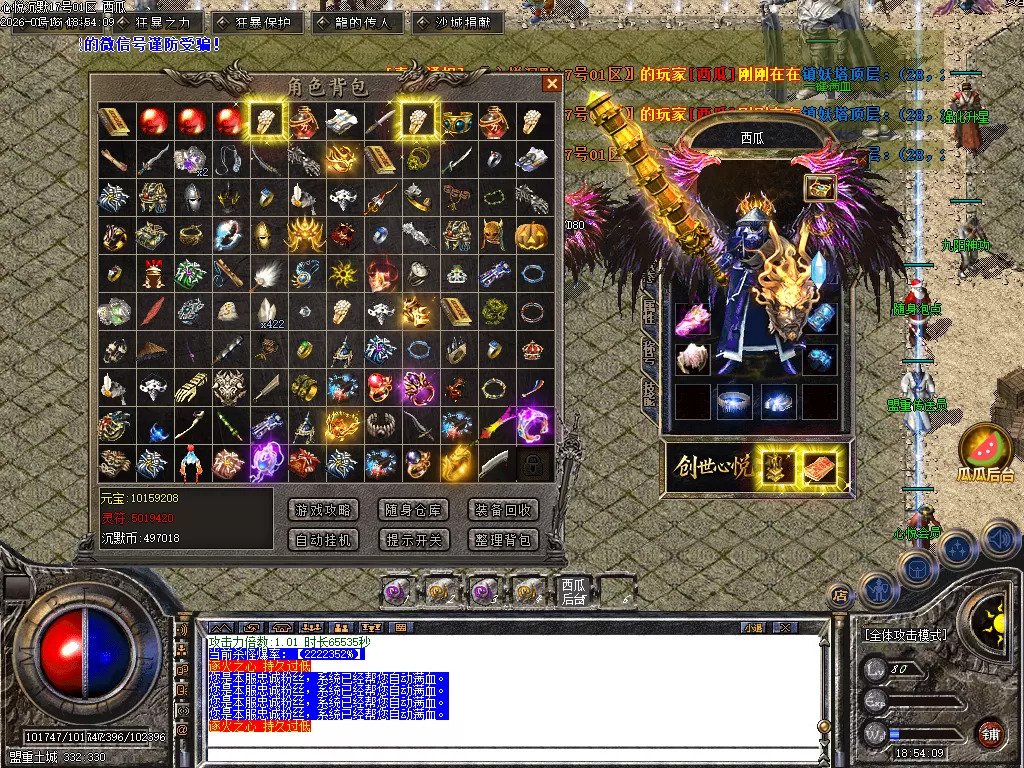Click the locked bag slot padlock
Image resolution: width=1024 pixels, height=768 pixels.
coord(533,463)
